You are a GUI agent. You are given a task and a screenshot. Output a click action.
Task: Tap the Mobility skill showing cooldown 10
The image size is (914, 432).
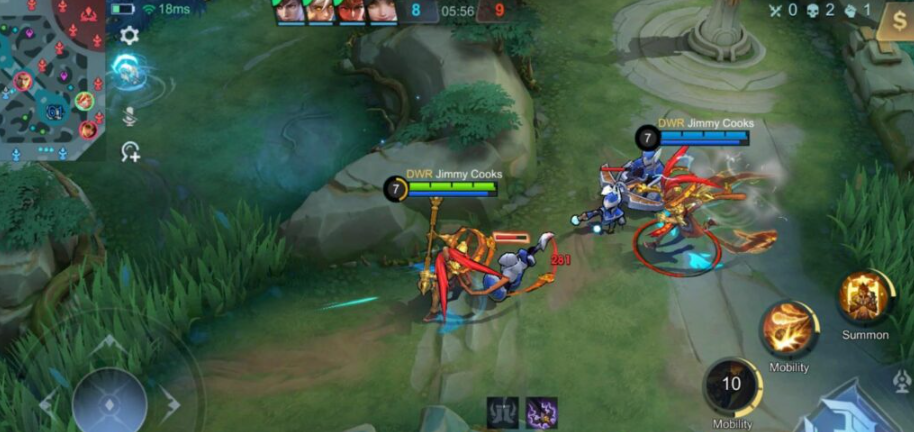732,386
